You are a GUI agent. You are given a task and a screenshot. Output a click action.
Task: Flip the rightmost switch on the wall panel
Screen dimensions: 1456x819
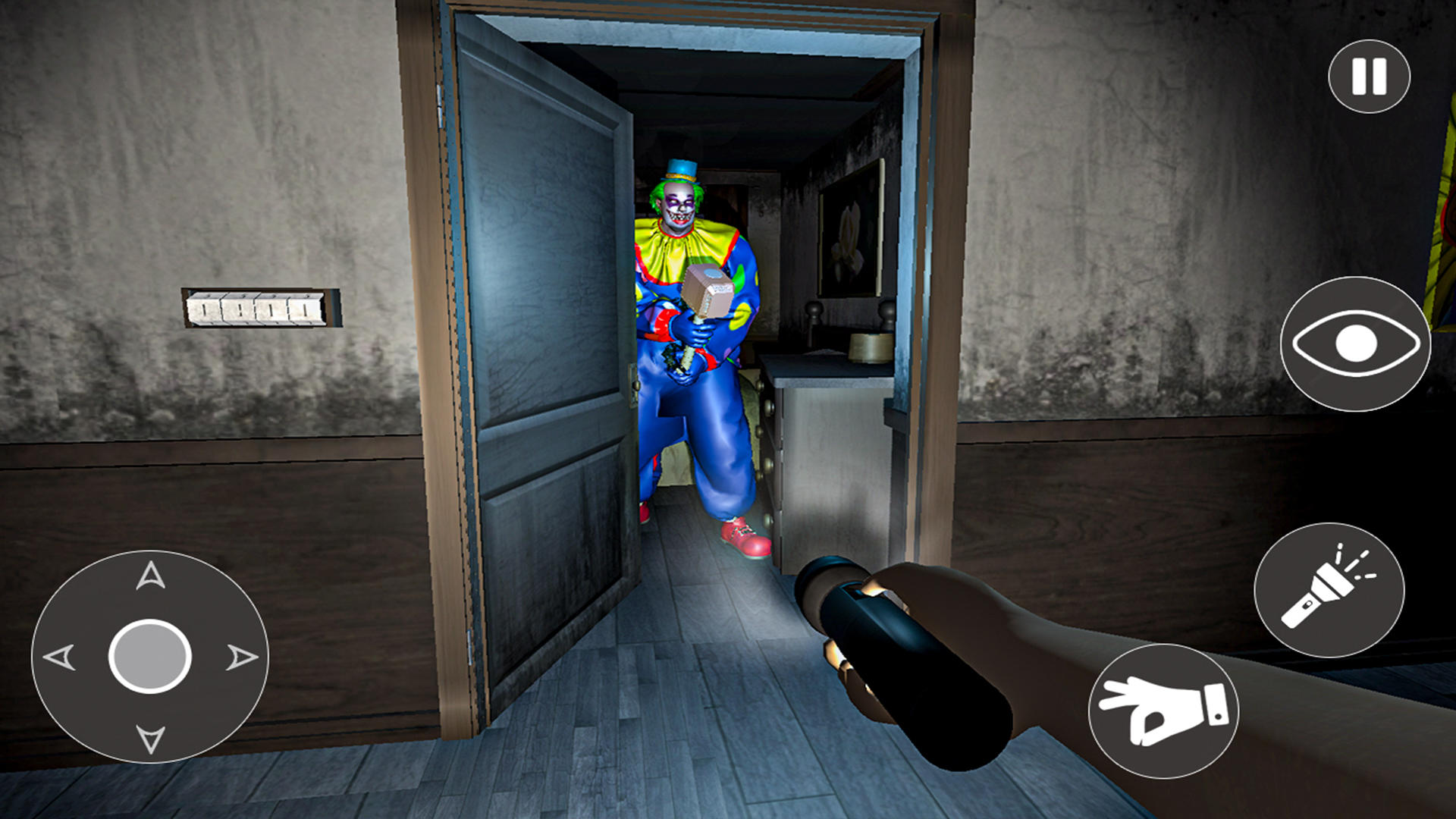tap(303, 306)
